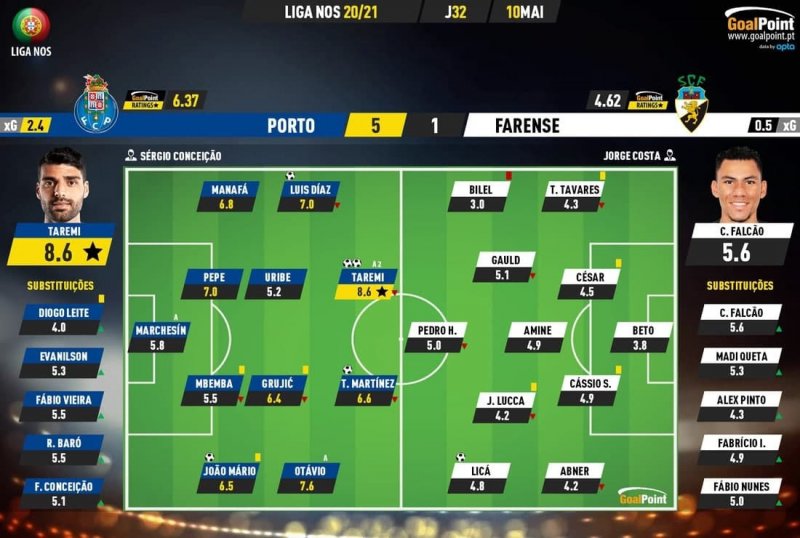This screenshot has width=800, height=538.
Task: Choose the Luis Díaz player card
Action: coord(310,196)
